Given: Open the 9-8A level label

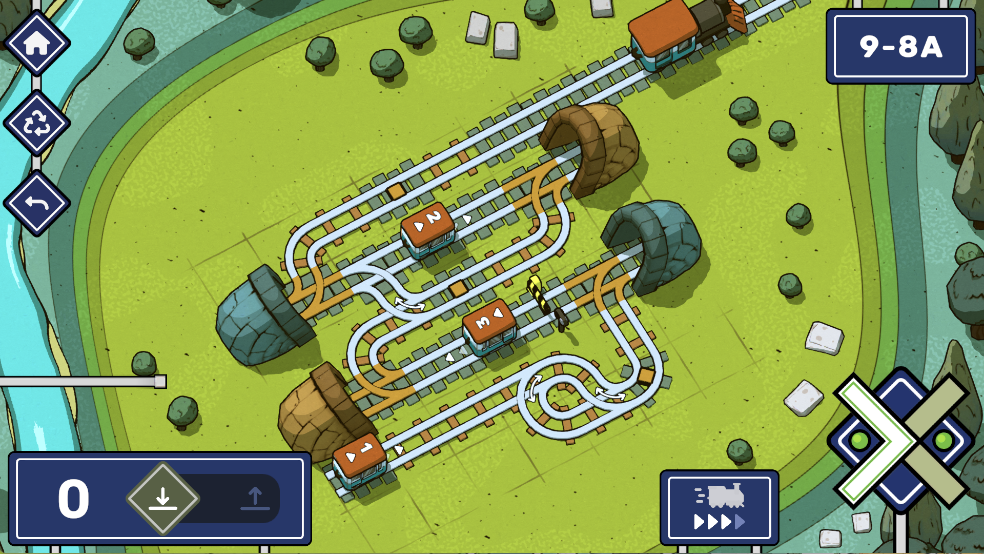Looking at the screenshot, I should [900, 46].
